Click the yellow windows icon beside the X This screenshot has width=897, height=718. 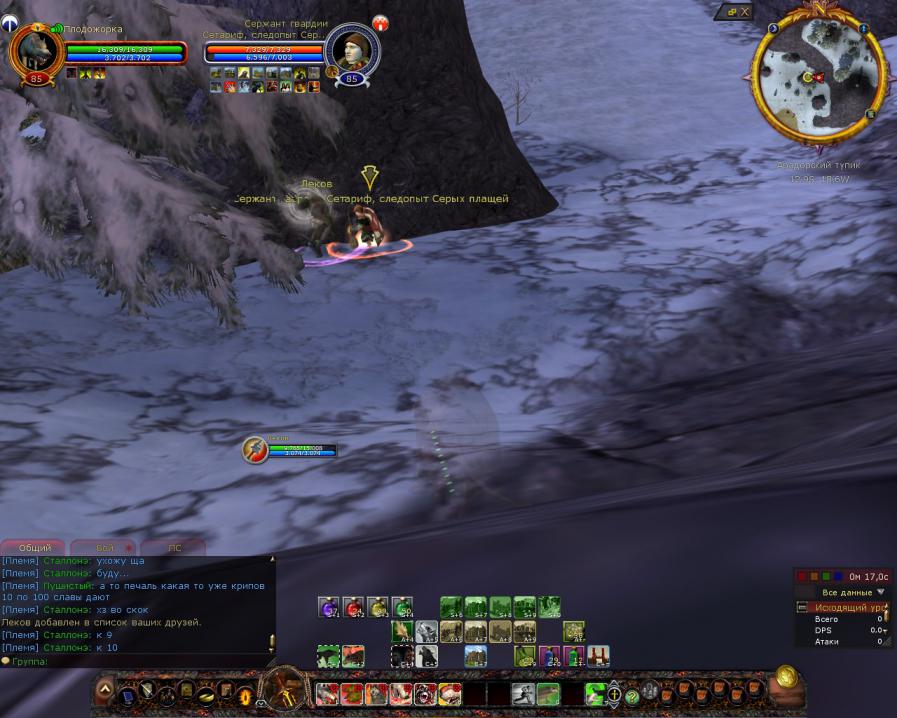click(731, 11)
